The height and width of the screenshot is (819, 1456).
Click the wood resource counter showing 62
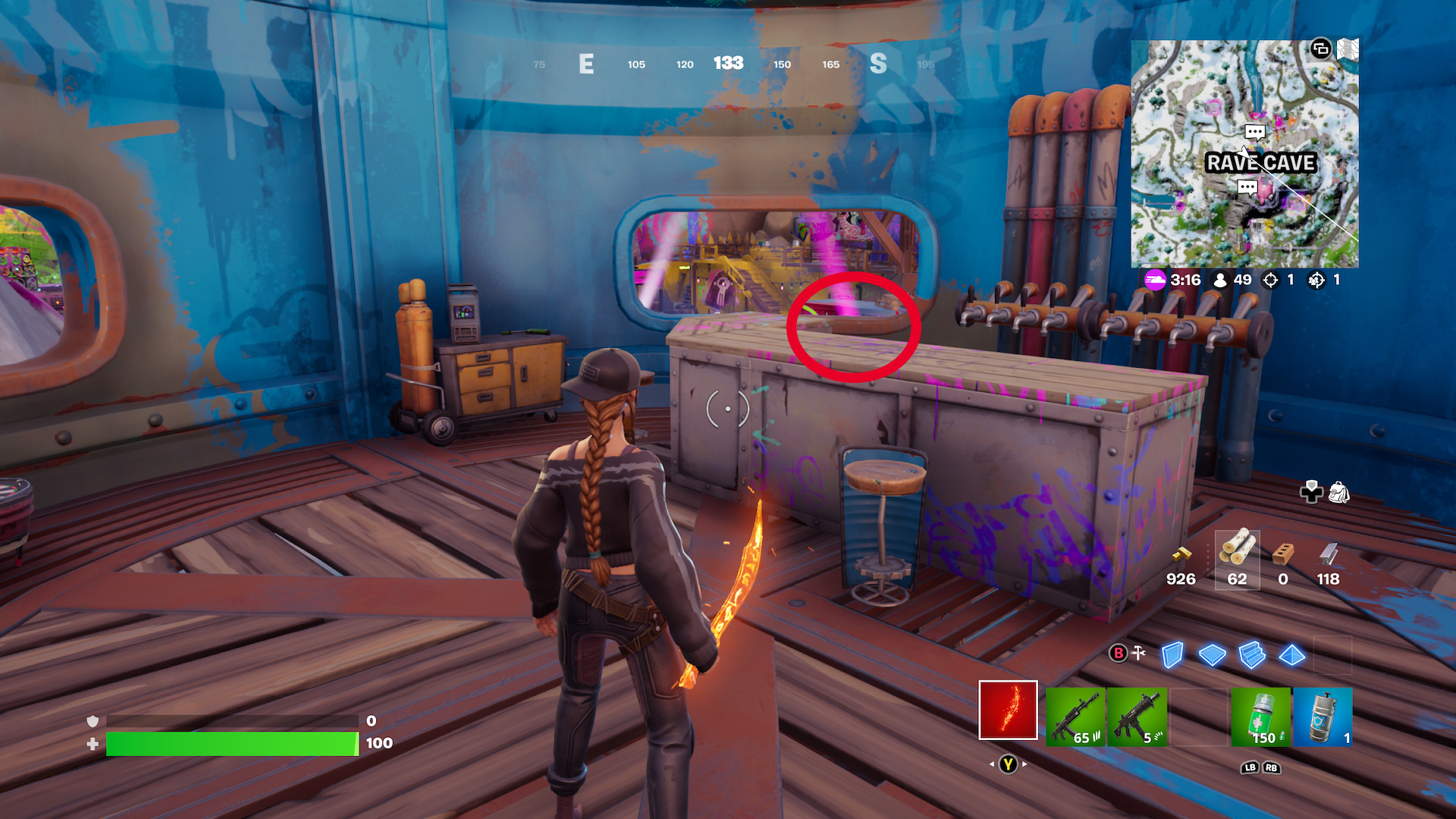click(x=1238, y=561)
